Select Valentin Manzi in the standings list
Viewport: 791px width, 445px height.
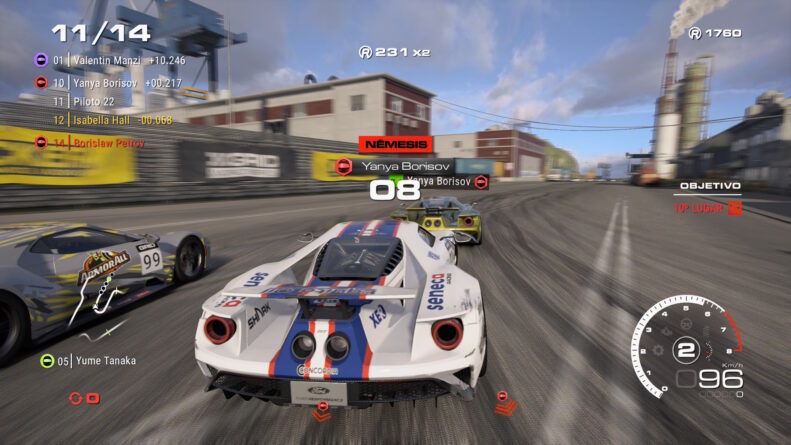(110, 60)
